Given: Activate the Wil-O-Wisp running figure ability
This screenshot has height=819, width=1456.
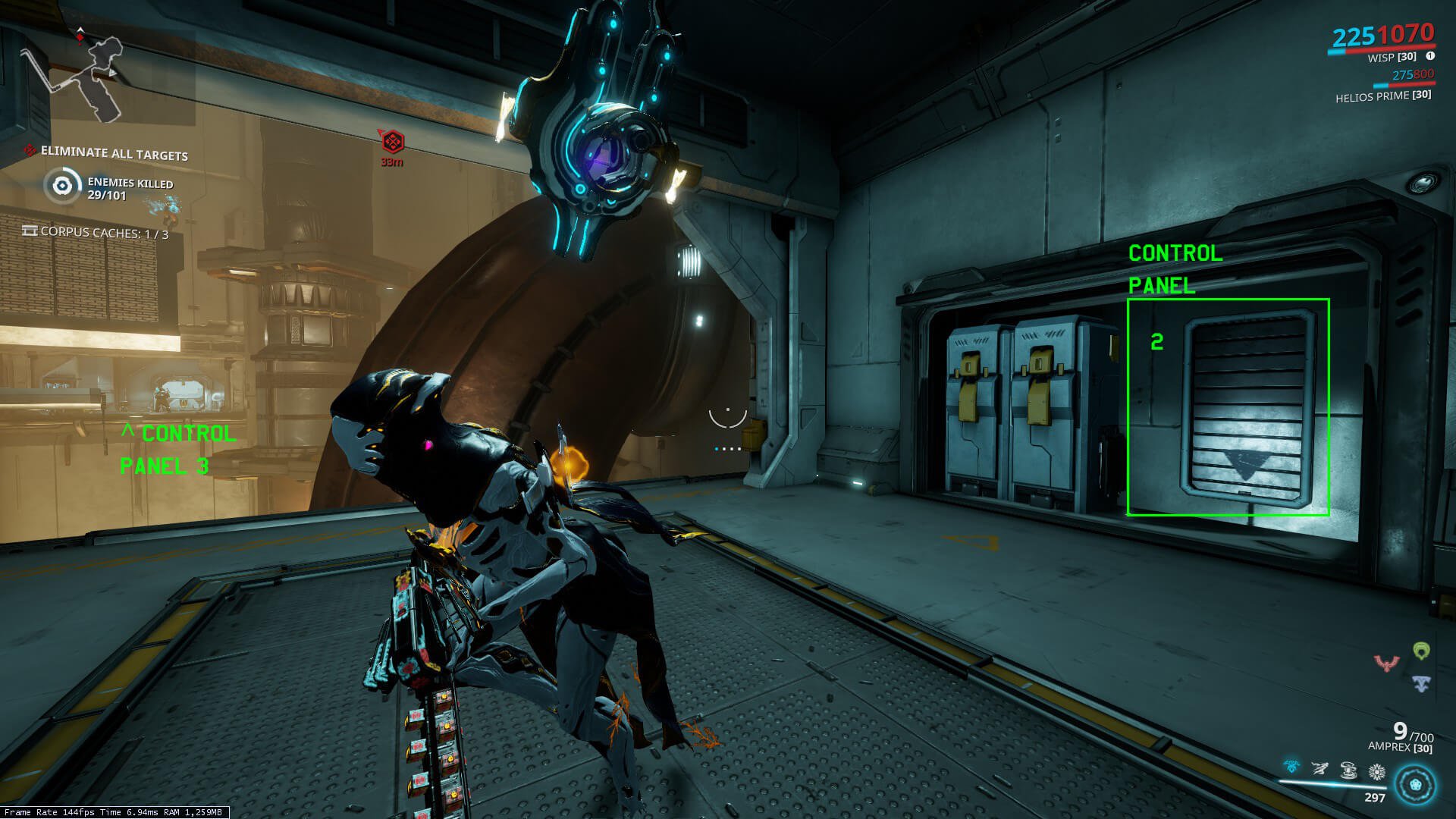Looking at the screenshot, I should click(1320, 770).
